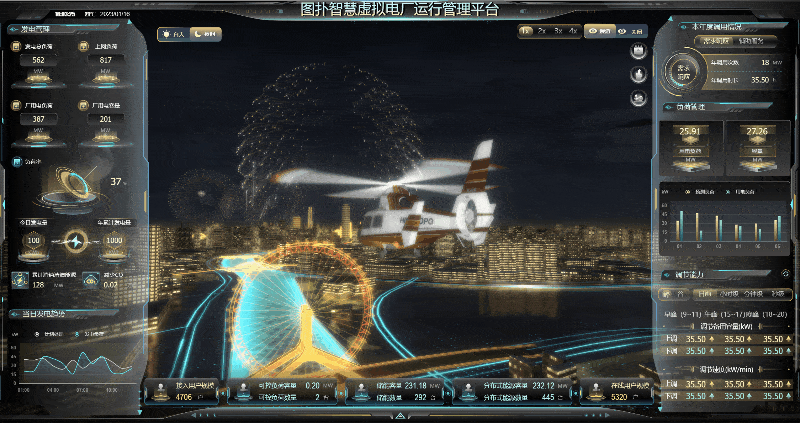
Task: Set playback speed to 1x
Action: (x=526, y=32)
